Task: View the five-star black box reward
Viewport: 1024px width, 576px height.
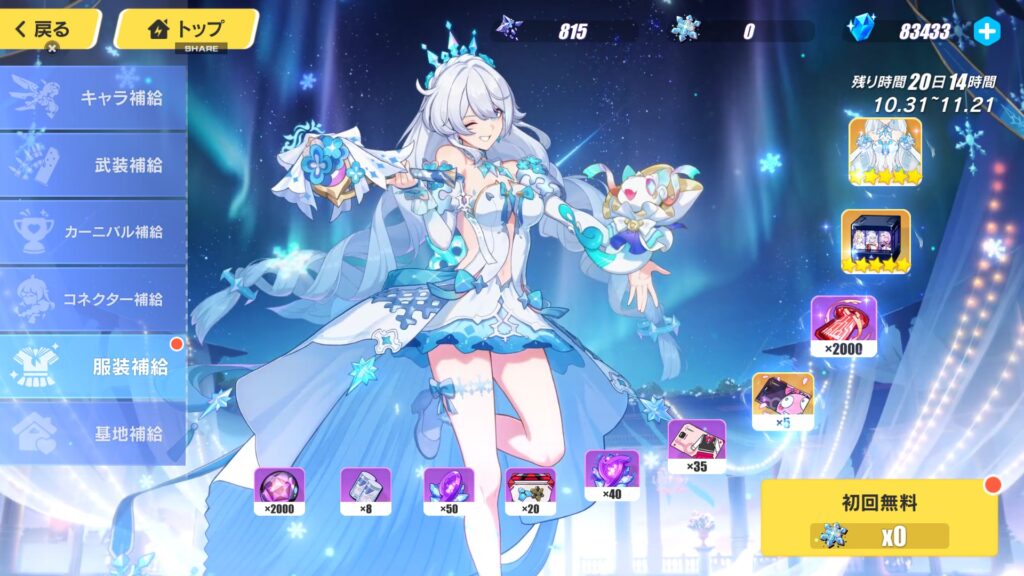Action: pos(875,241)
